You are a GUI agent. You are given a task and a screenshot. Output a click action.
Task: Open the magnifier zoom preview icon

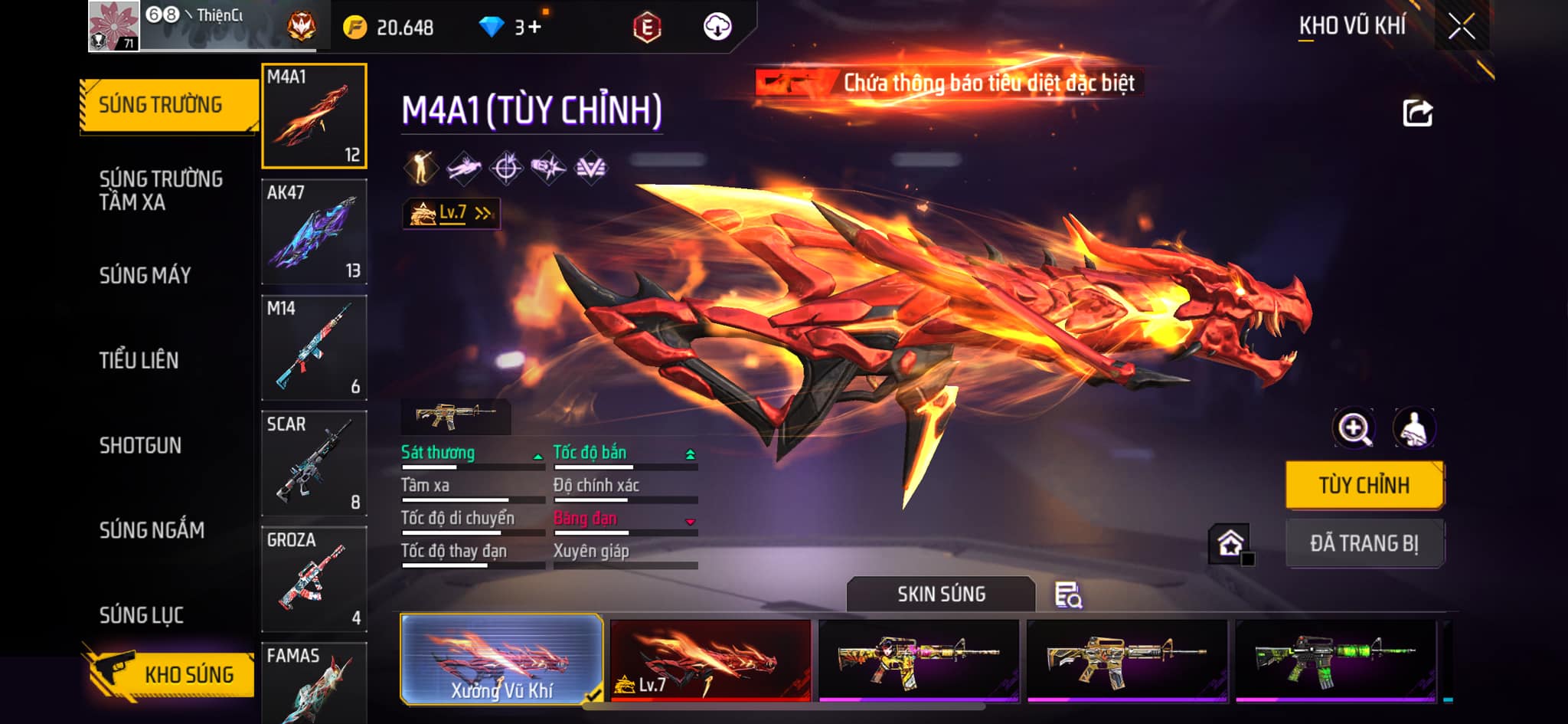pyautogui.click(x=1354, y=428)
